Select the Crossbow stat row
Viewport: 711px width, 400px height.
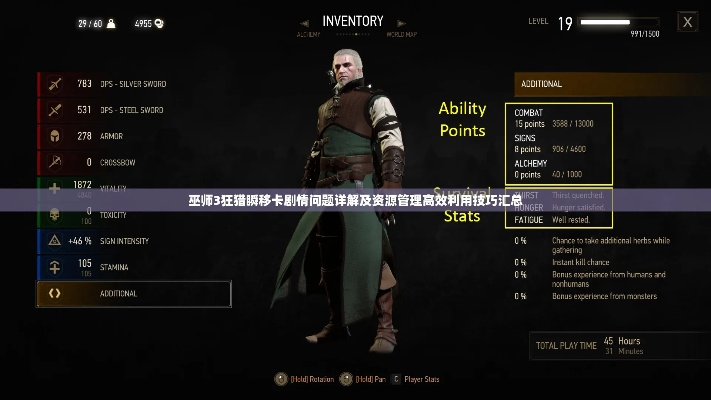point(133,162)
